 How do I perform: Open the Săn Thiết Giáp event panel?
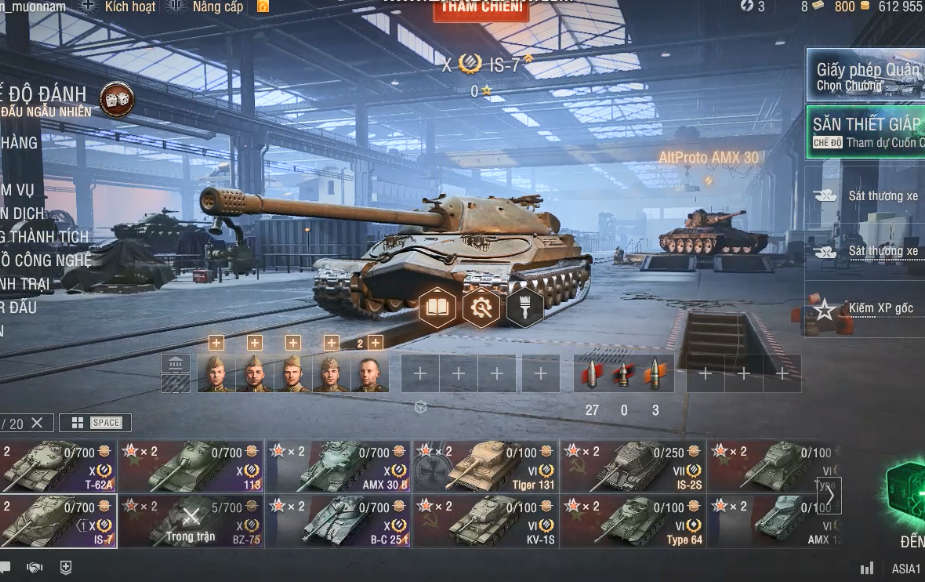point(866,132)
